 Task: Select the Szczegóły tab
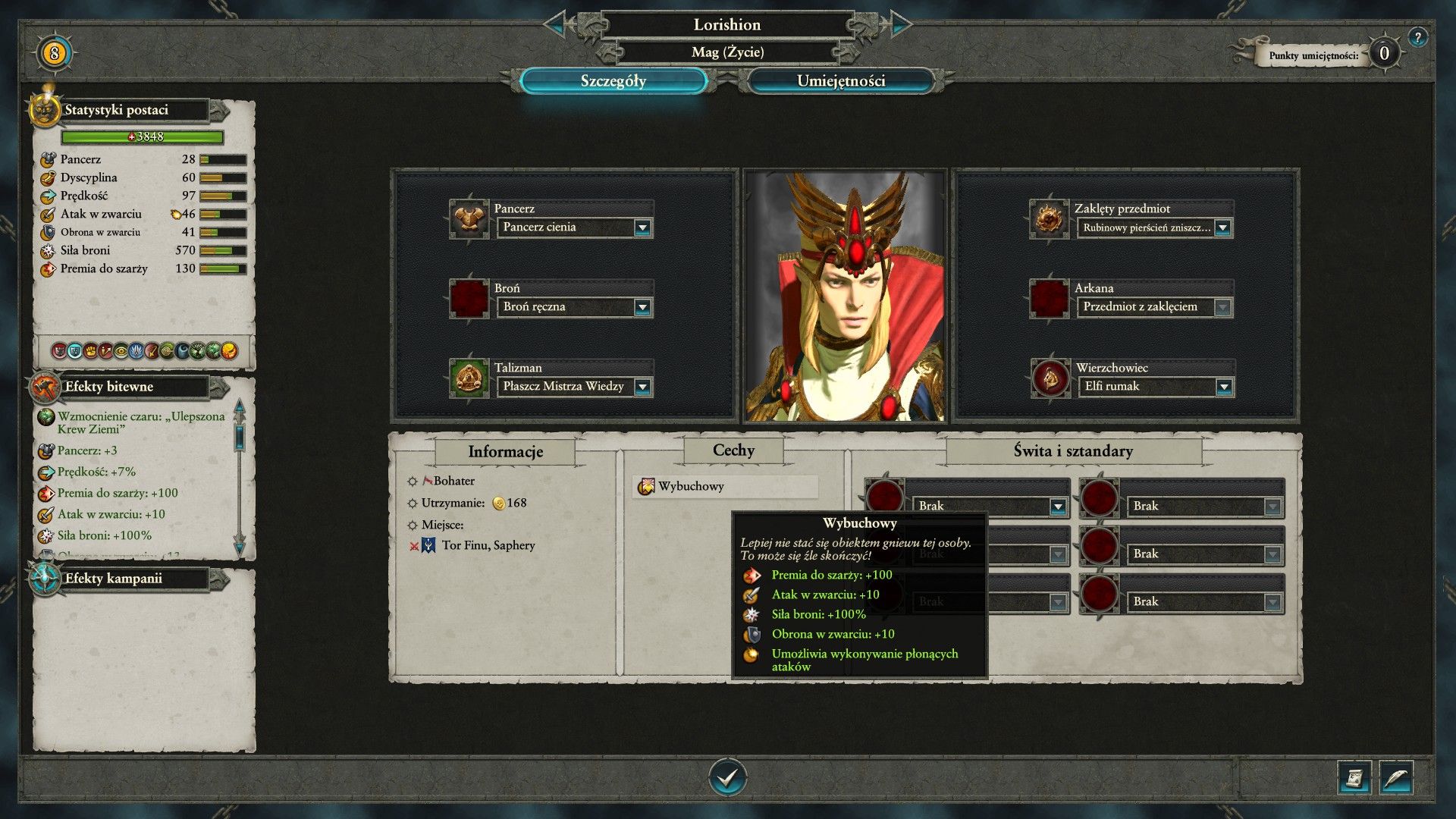point(613,81)
